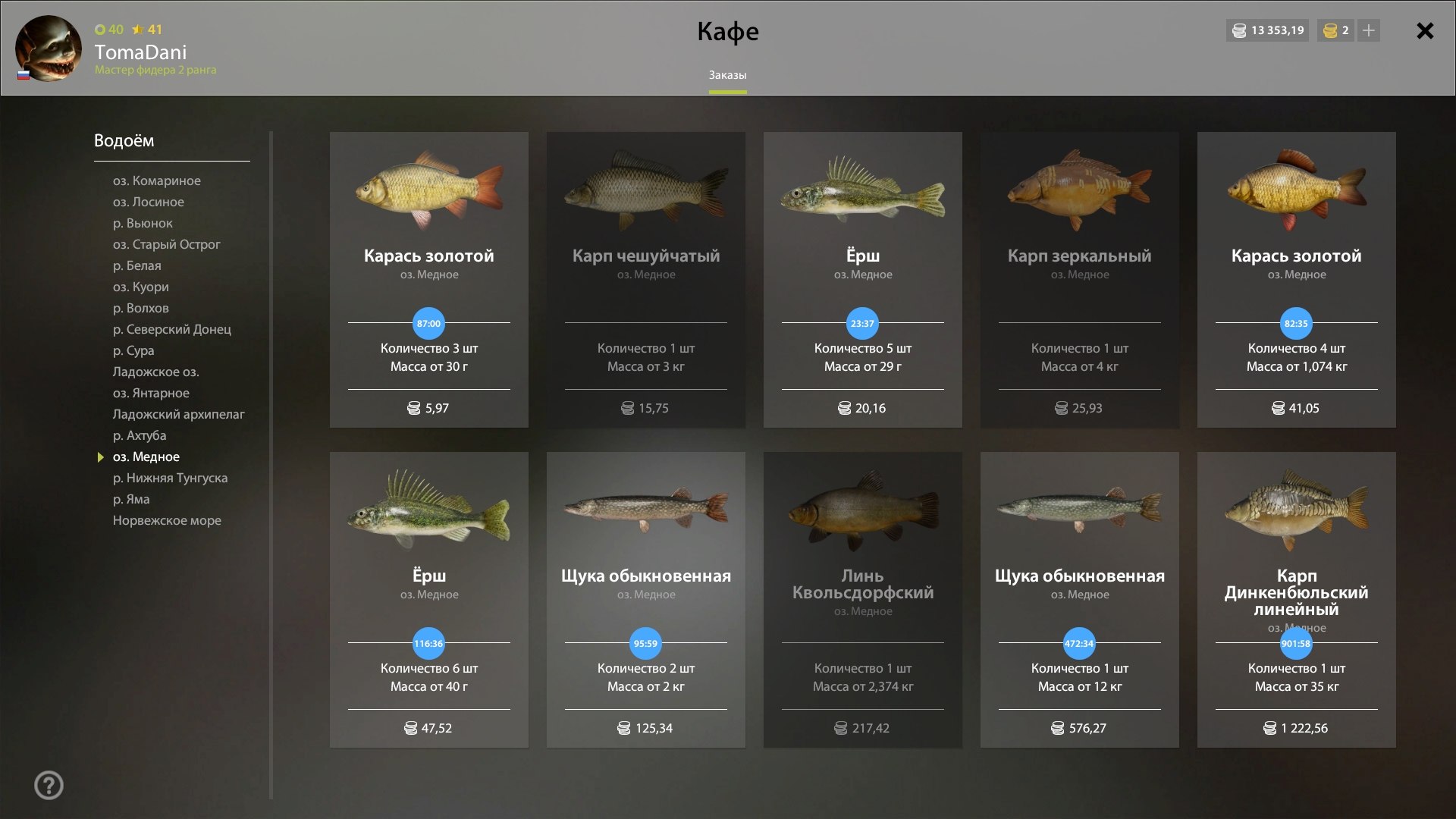Select оз. Комариное in the waterbody list
The height and width of the screenshot is (819, 1456).
pos(157,180)
